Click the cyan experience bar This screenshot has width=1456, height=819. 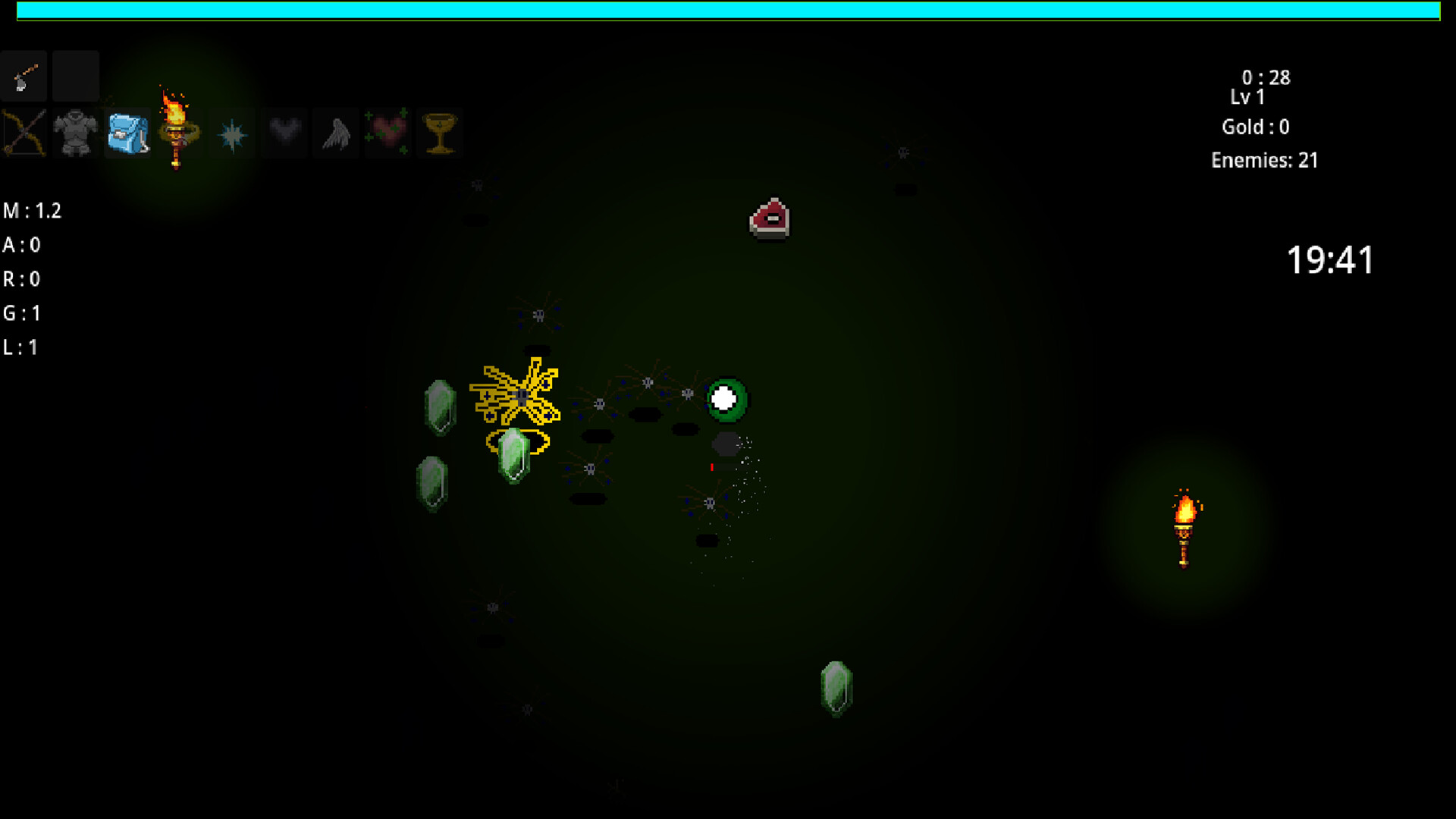728,11
